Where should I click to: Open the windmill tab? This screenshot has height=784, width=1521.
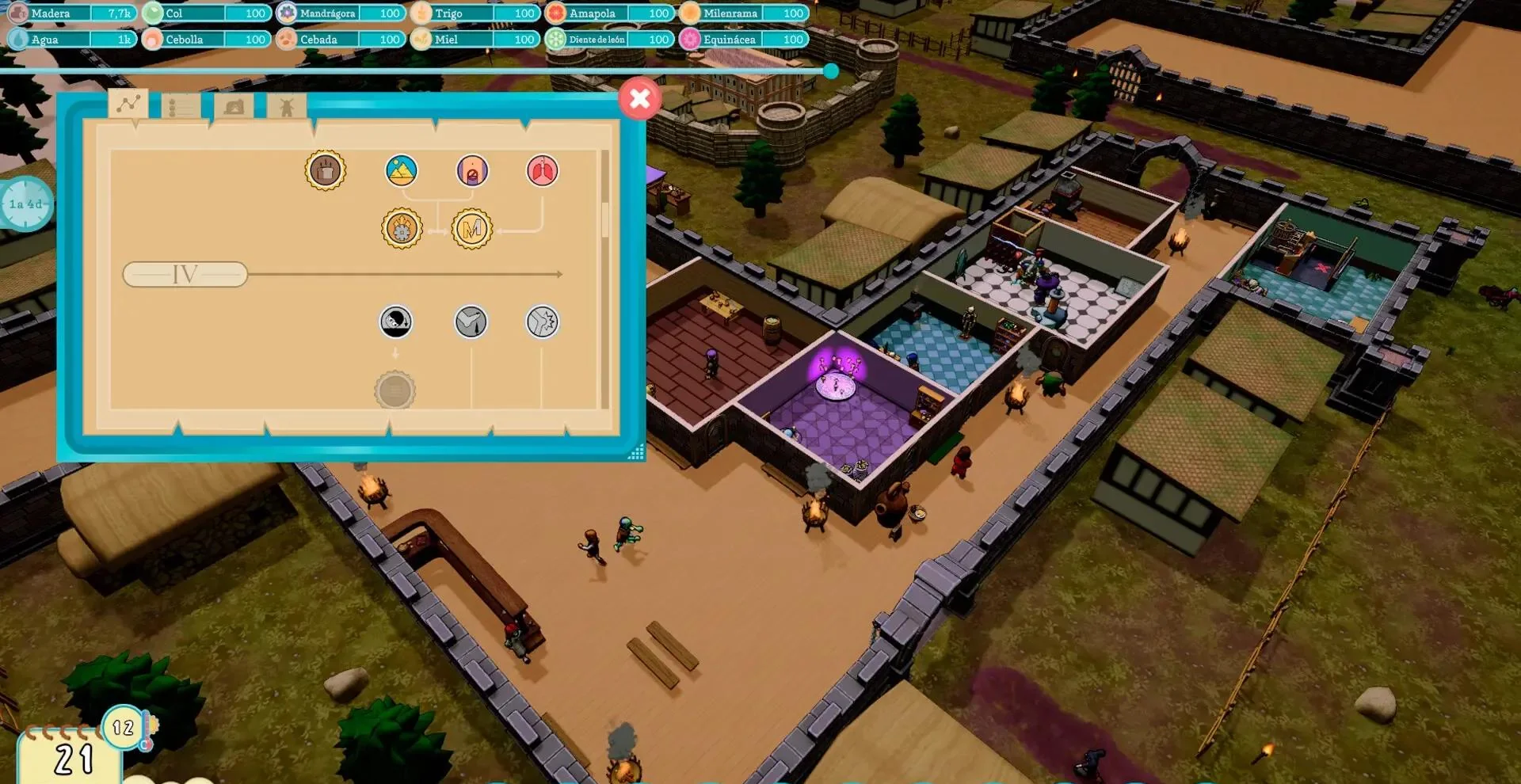pyautogui.click(x=287, y=106)
